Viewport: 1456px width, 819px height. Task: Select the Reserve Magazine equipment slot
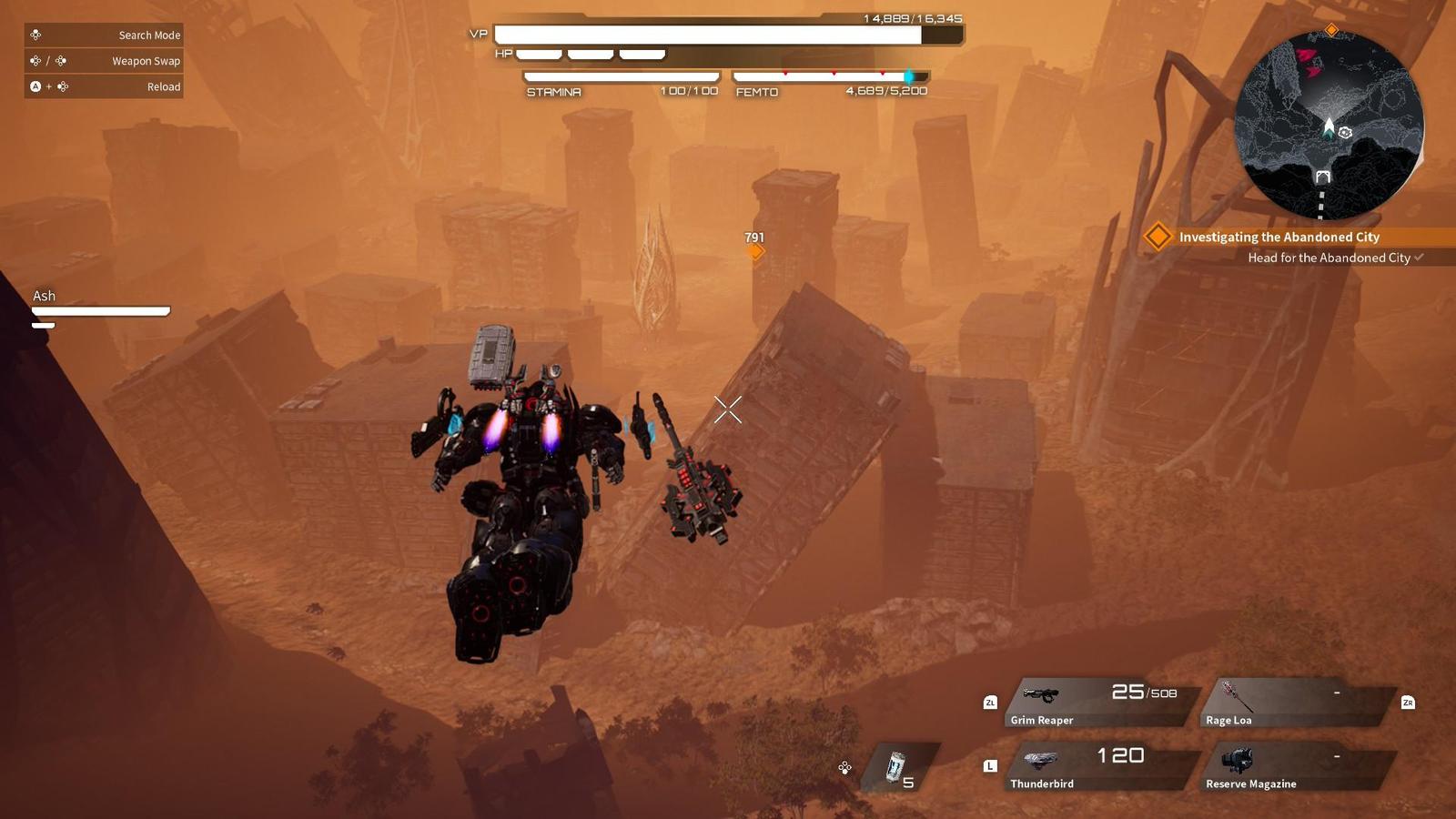point(1297,766)
